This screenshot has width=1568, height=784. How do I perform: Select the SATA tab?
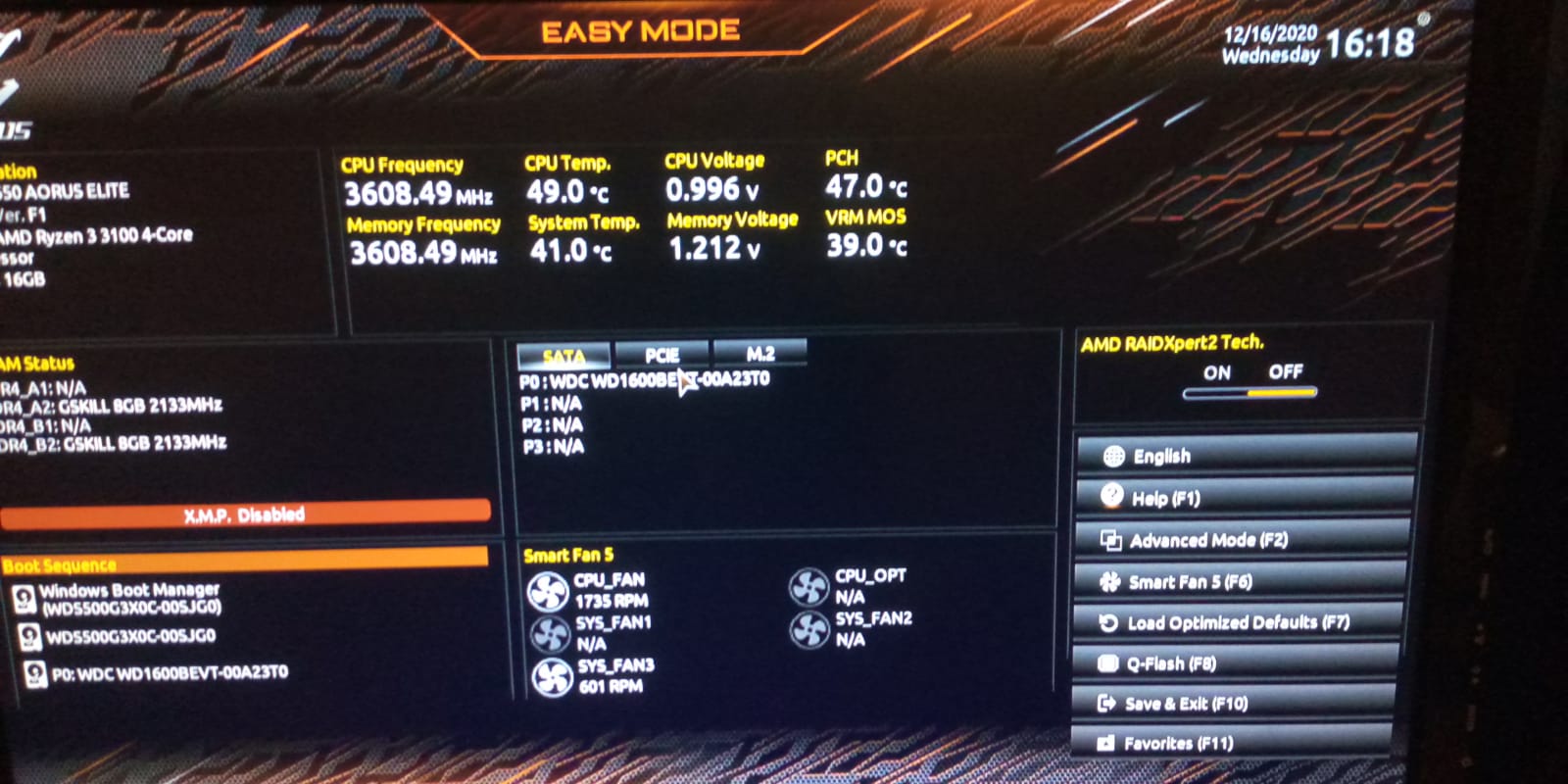click(x=566, y=357)
